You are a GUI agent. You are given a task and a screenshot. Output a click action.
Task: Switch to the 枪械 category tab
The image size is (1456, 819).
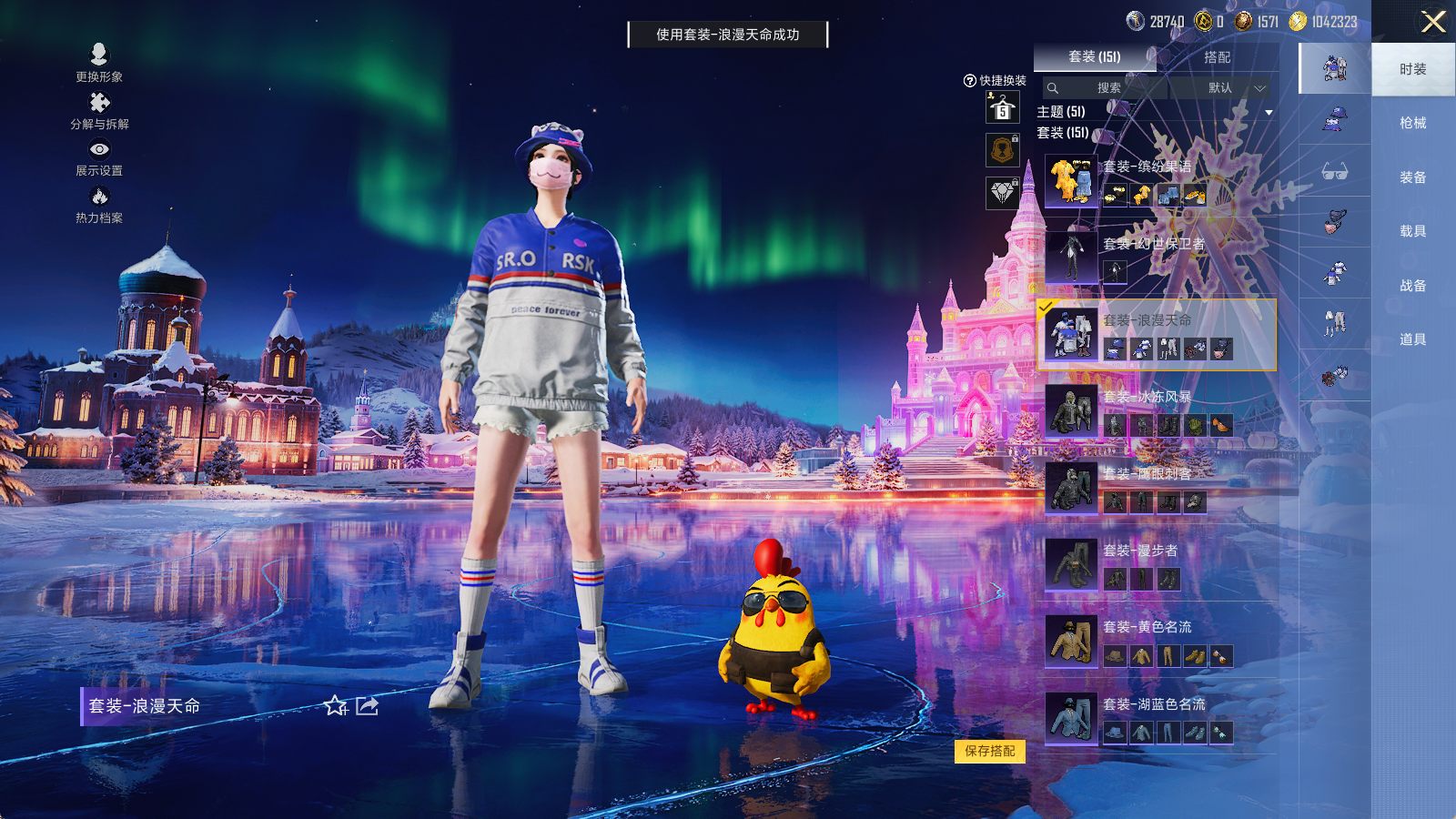click(x=1413, y=122)
